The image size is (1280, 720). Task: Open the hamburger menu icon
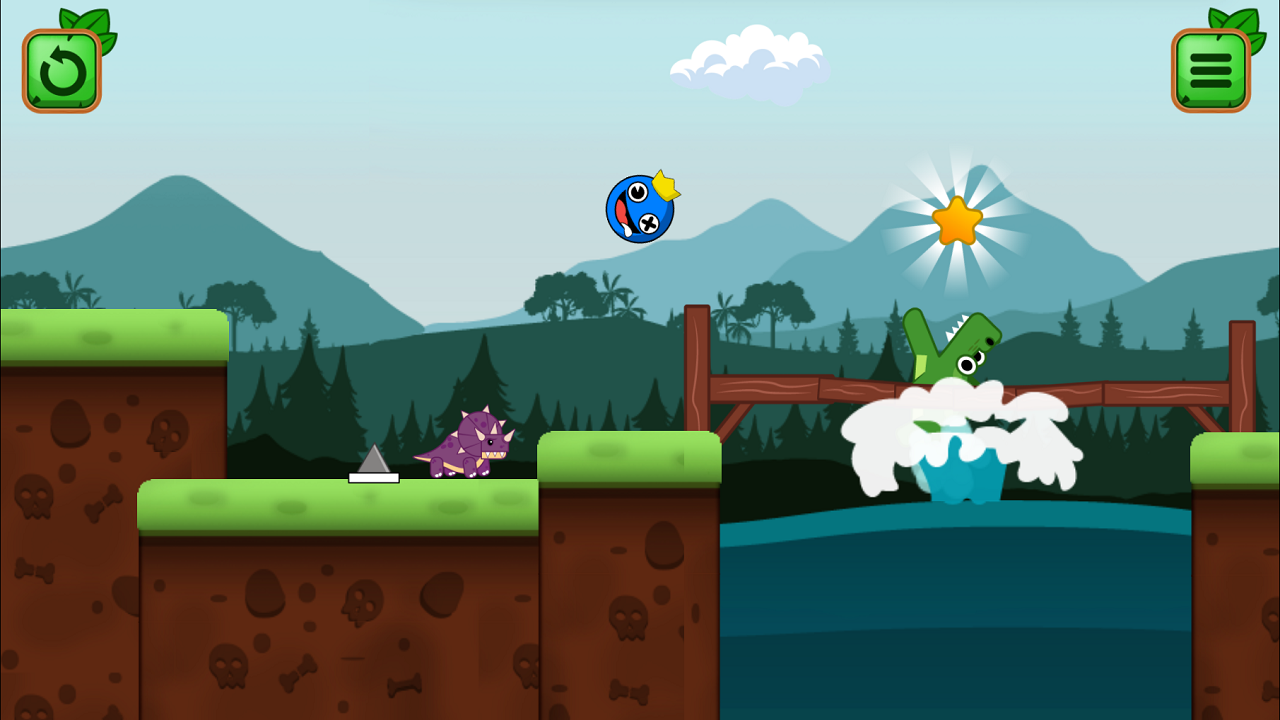click(1210, 70)
